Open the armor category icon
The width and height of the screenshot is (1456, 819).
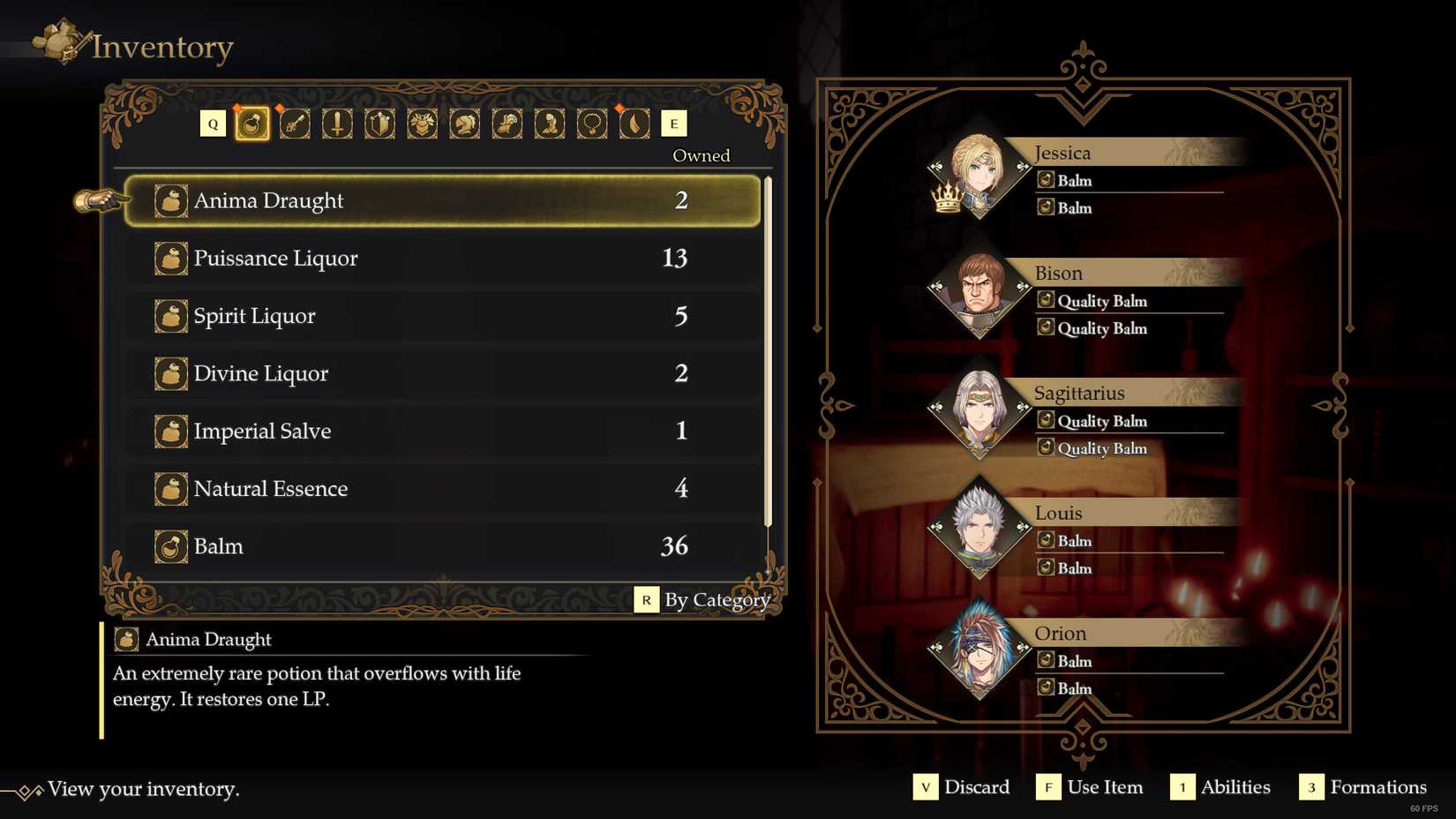[x=421, y=124]
